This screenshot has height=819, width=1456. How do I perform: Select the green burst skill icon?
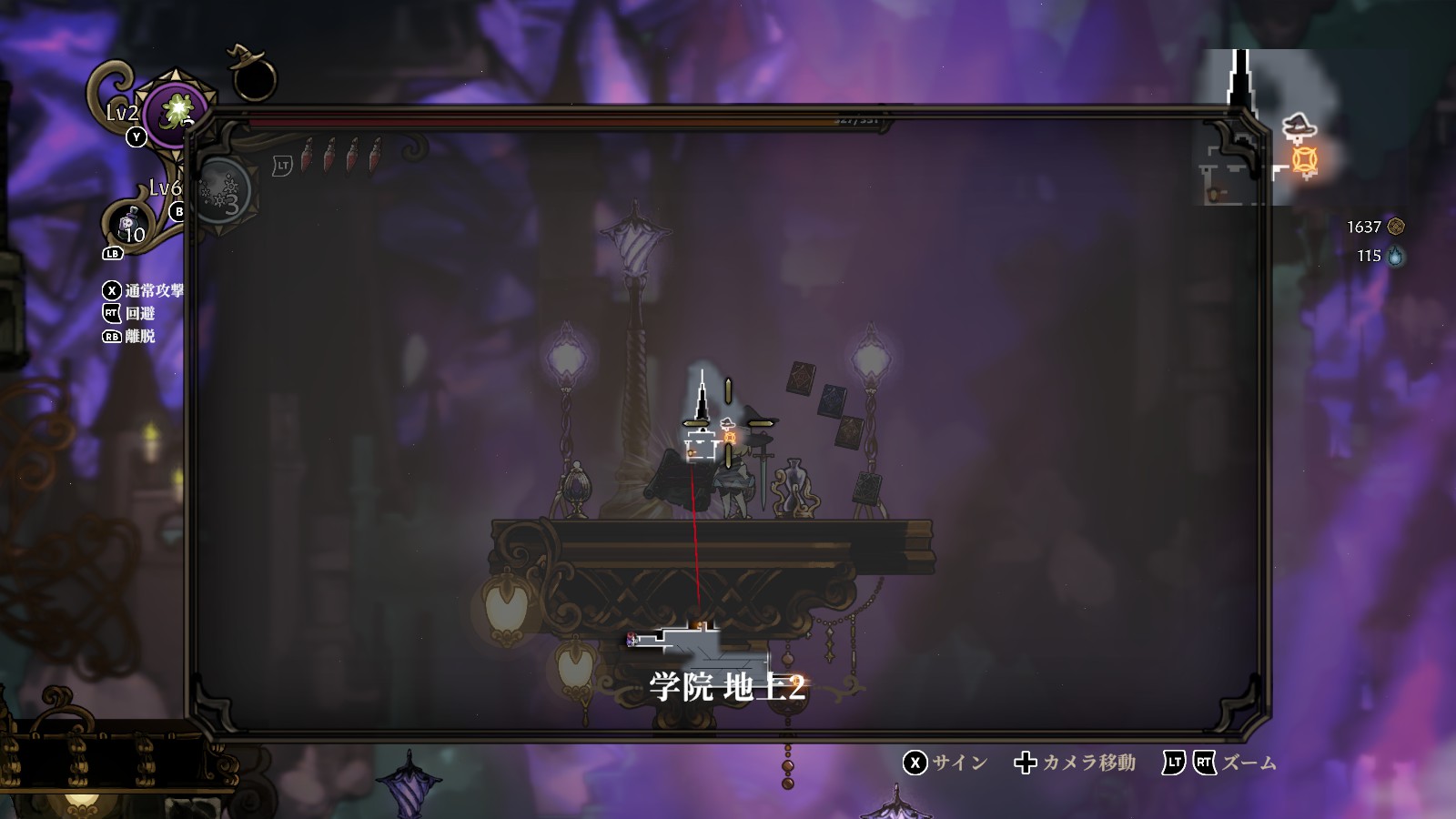tap(177, 114)
